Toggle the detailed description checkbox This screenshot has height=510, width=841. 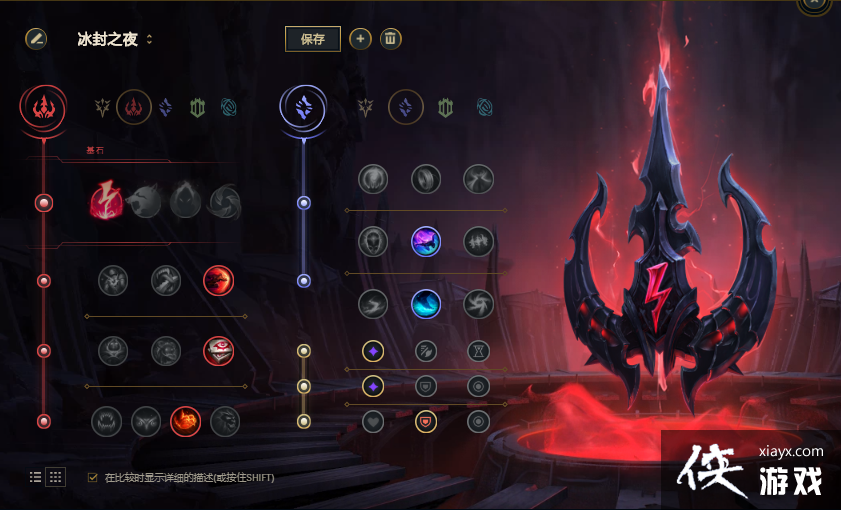click(93, 477)
